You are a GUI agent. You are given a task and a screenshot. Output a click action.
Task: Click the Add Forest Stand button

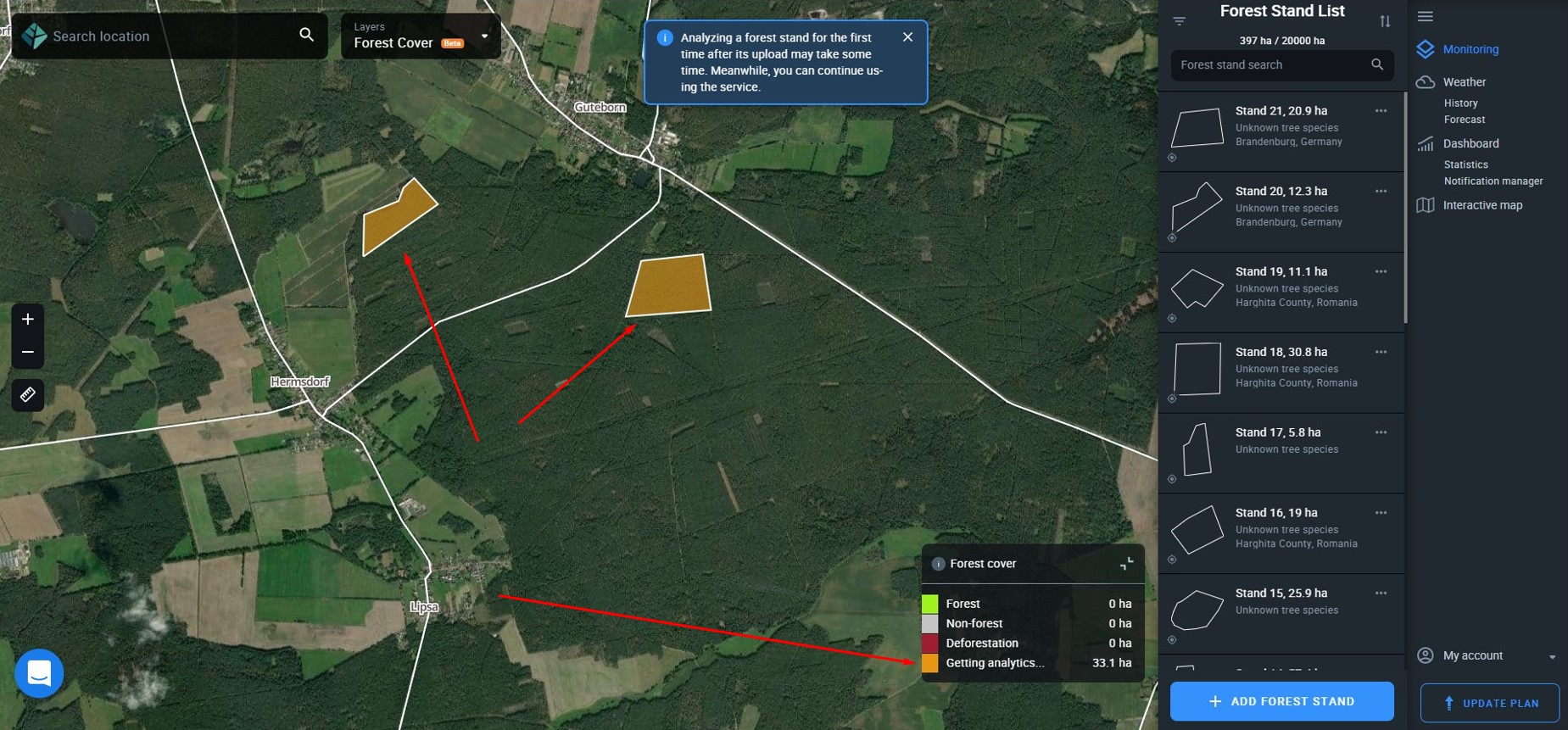tap(1281, 701)
